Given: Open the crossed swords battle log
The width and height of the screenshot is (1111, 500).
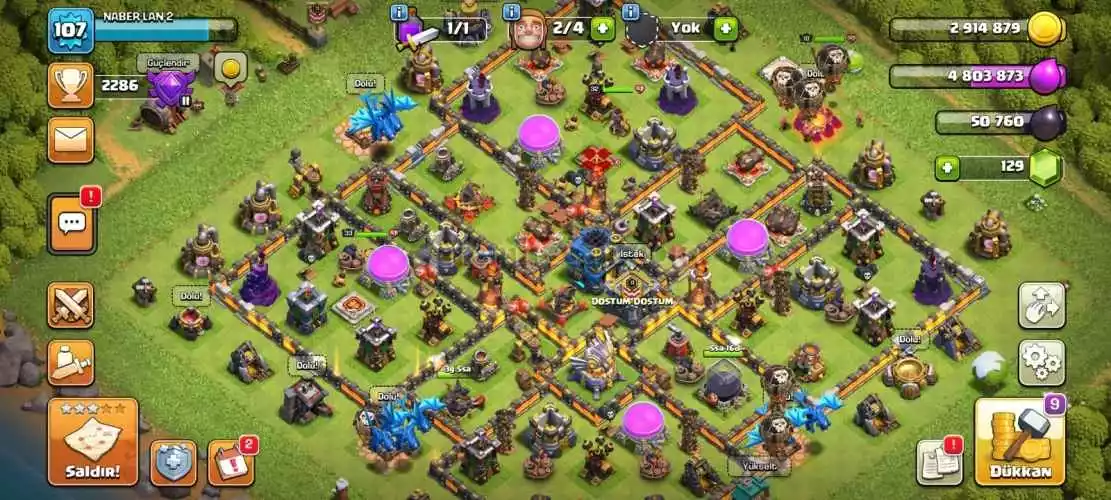Looking at the screenshot, I should click(x=70, y=305).
